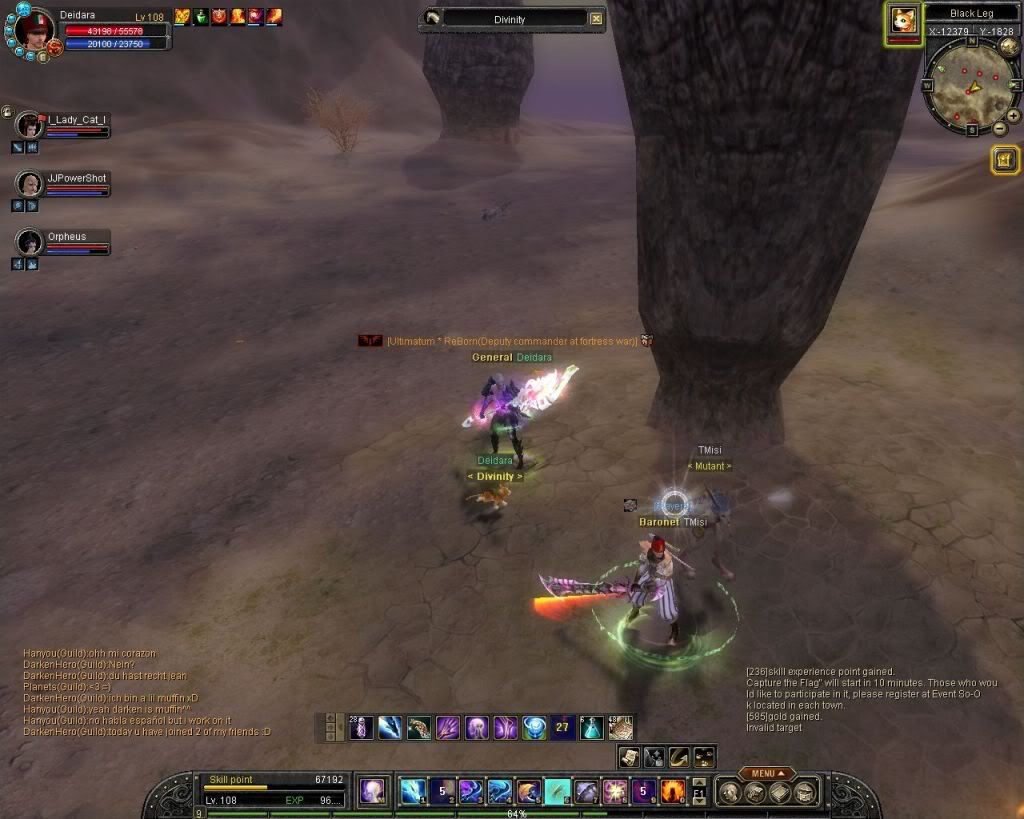
Task: Select party member I_Lady_Cat_I
Action: [30, 125]
